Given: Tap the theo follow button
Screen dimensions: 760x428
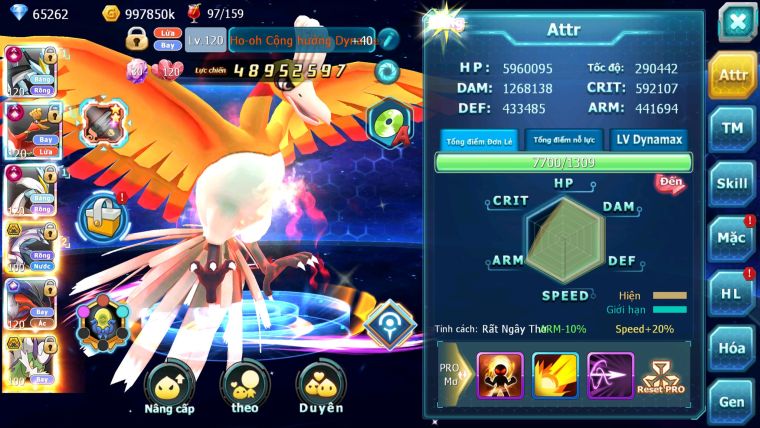Looking at the screenshot, I should 244,388.
